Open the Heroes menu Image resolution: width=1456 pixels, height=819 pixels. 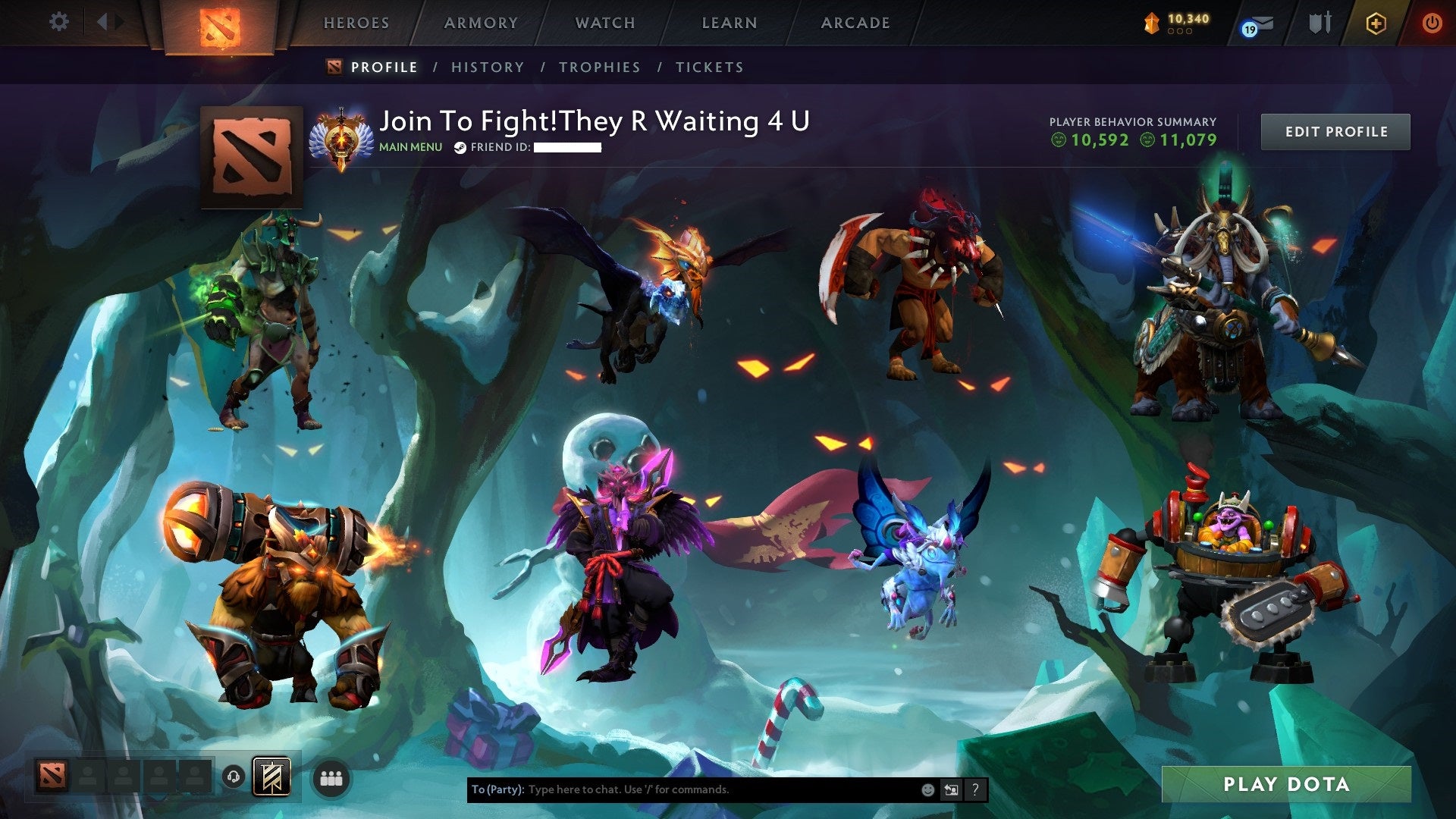(356, 23)
